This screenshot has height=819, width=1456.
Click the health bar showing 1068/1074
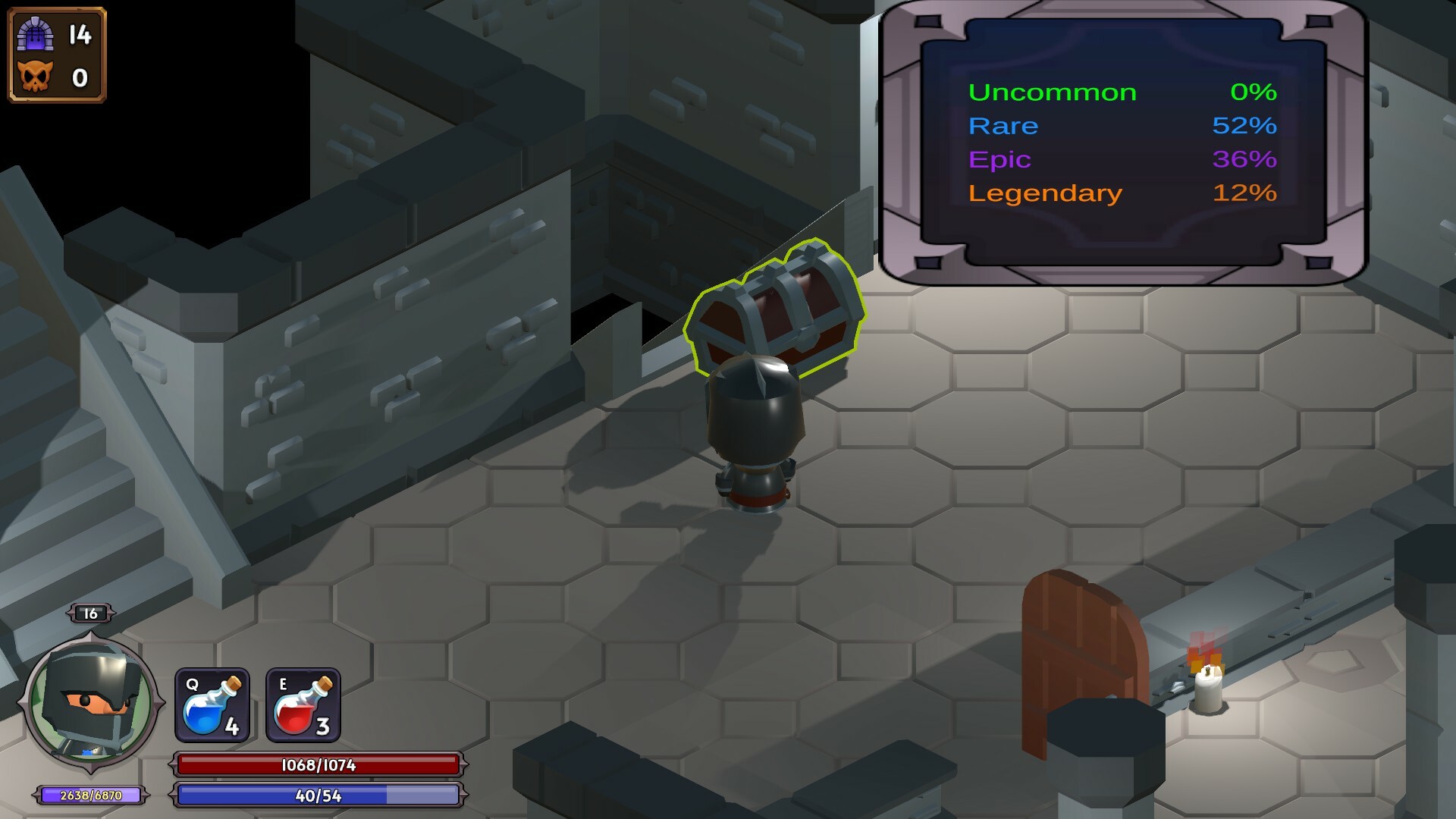318,766
